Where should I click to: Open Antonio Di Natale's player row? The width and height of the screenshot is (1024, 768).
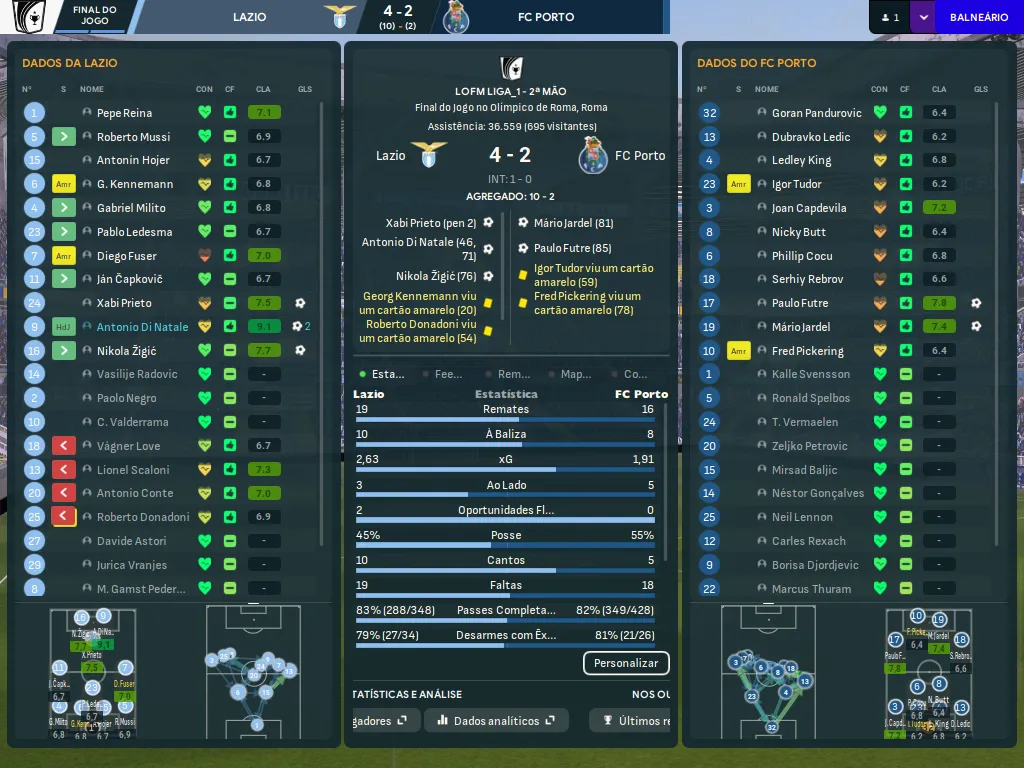click(142, 327)
